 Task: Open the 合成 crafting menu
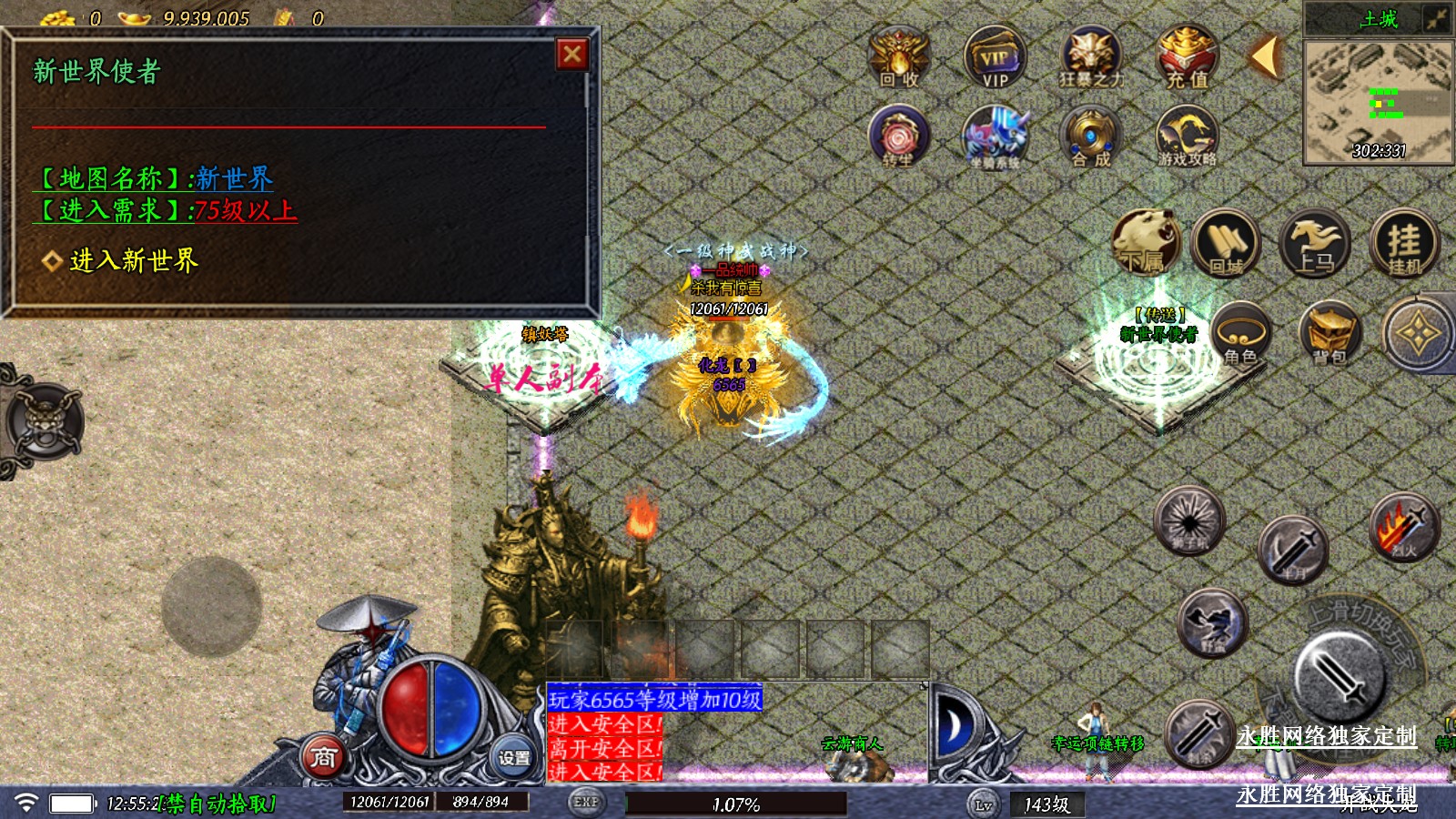coord(1090,136)
